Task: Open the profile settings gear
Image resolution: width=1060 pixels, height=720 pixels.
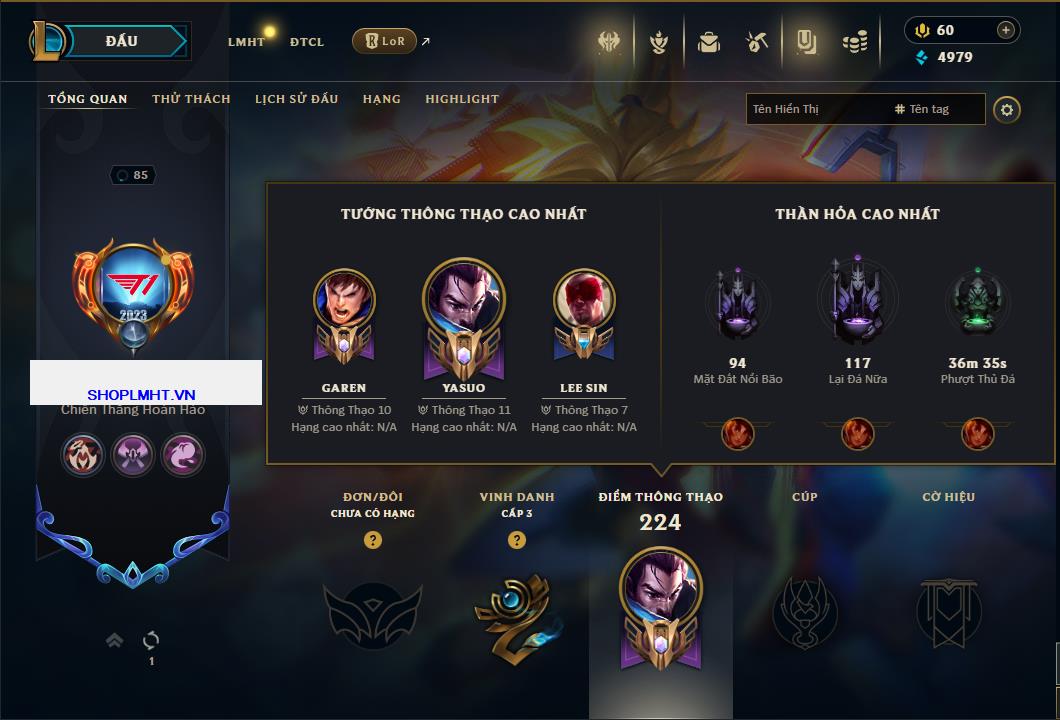Action: pos(1007,109)
